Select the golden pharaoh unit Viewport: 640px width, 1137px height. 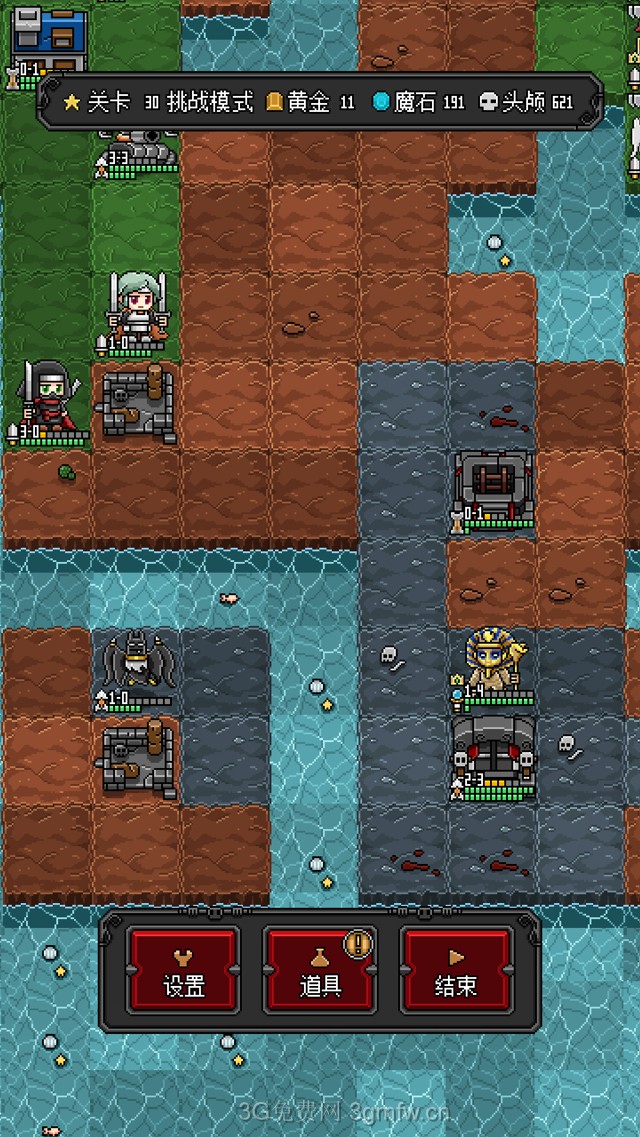(492, 662)
